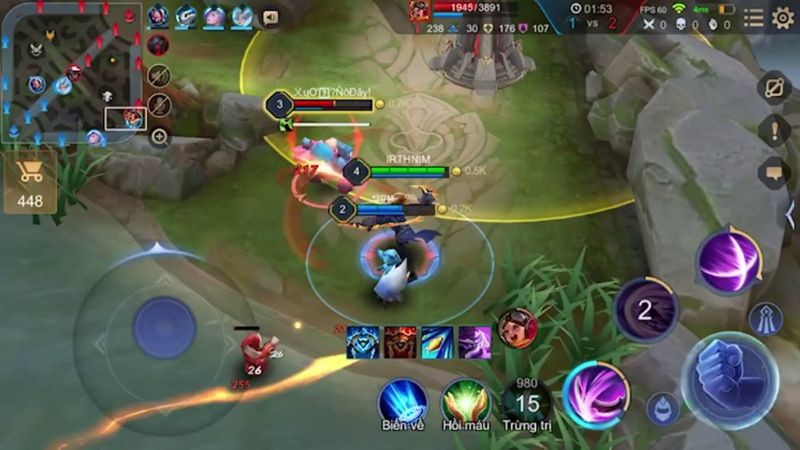
Task: Click the battlefield minimap
Action: (x=70, y=72)
